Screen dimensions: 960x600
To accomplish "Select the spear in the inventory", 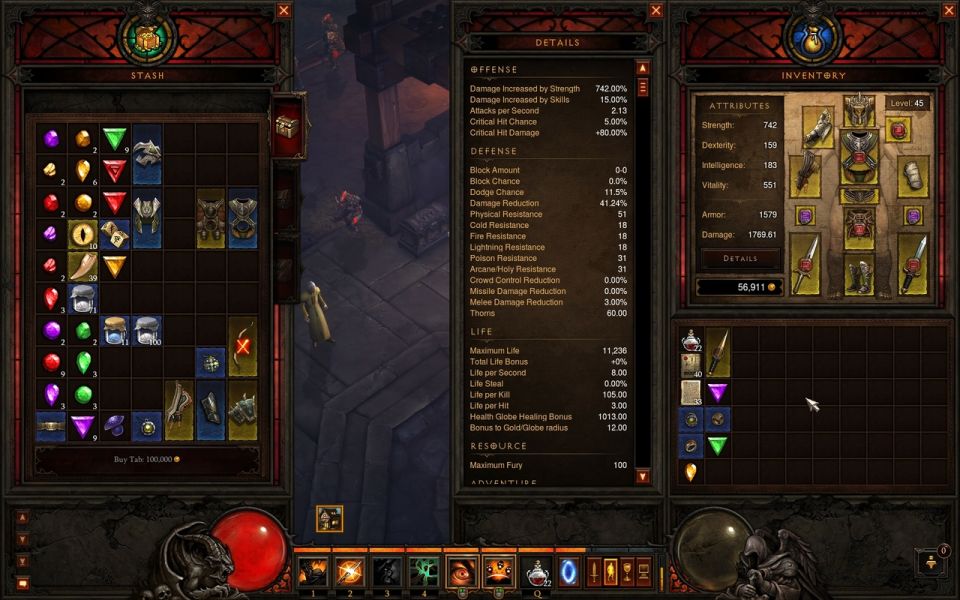I will coord(718,352).
